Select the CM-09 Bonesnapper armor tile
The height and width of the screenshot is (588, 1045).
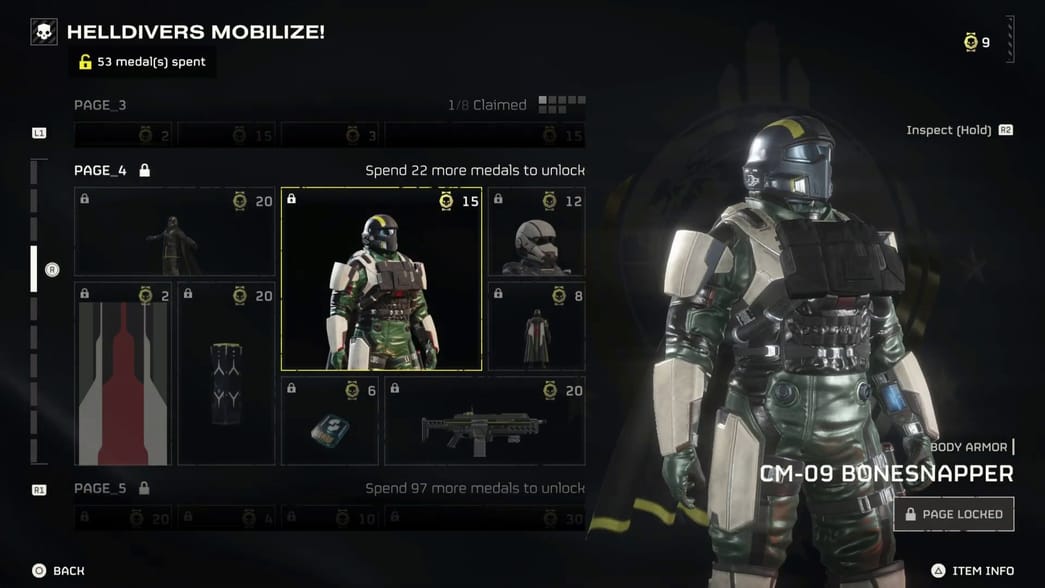[x=381, y=279]
